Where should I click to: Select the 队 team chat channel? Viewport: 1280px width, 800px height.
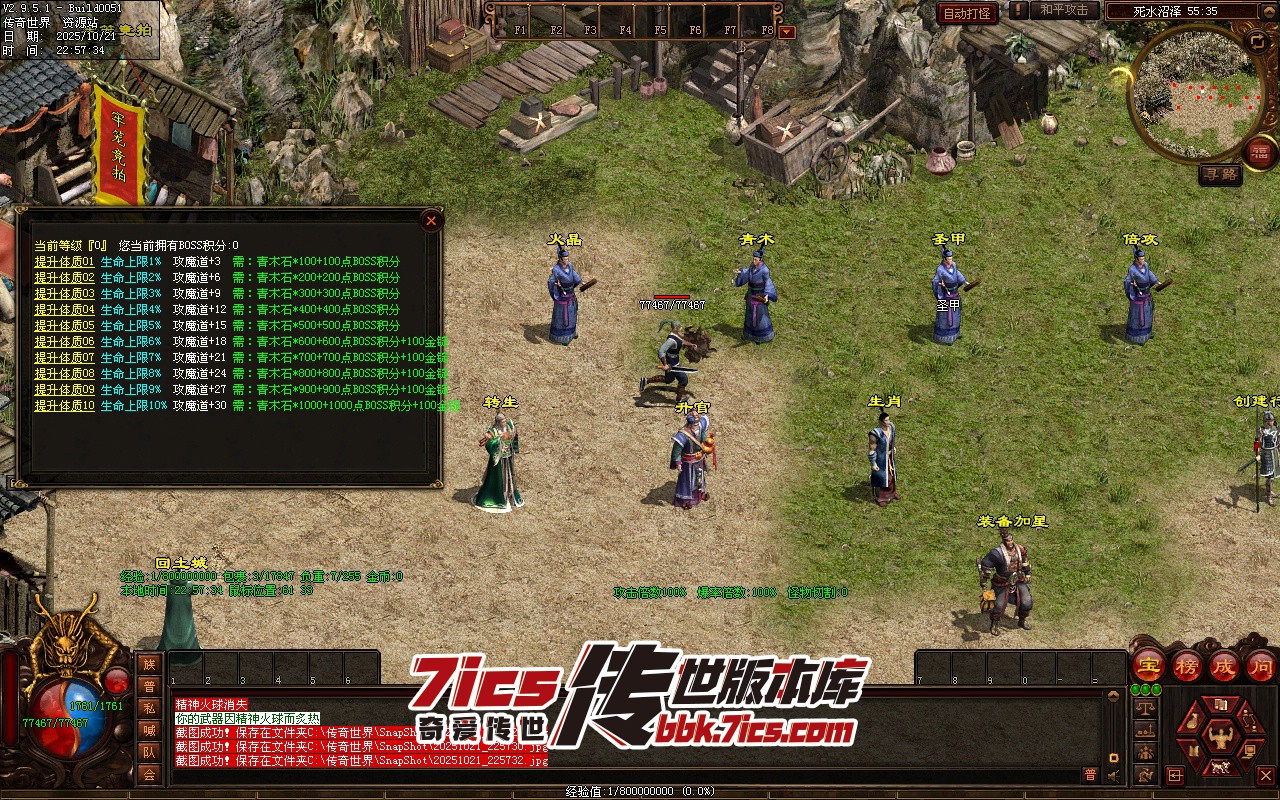coord(148,752)
